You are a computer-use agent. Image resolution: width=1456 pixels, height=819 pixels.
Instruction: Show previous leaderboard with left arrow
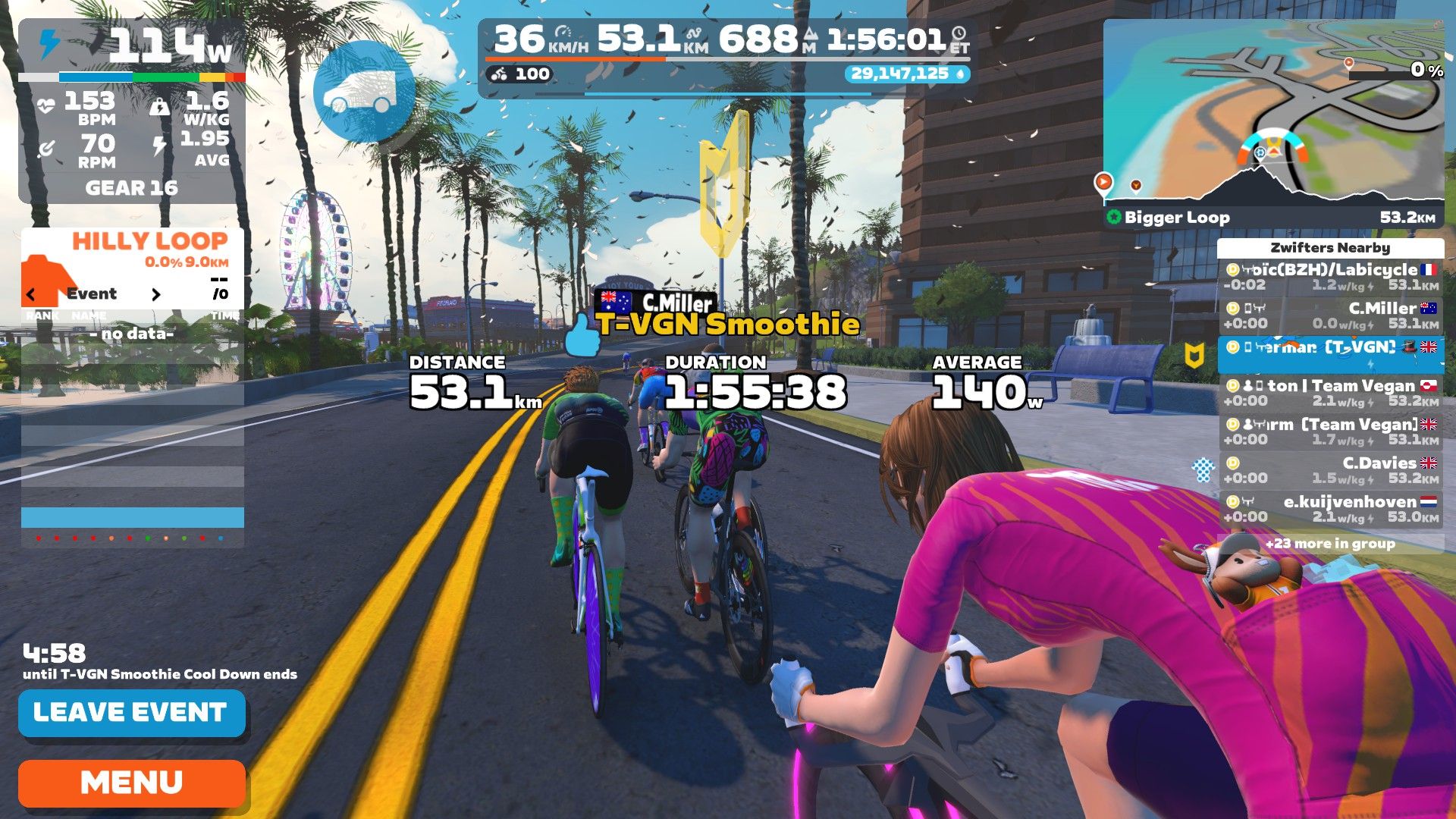tap(31, 294)
